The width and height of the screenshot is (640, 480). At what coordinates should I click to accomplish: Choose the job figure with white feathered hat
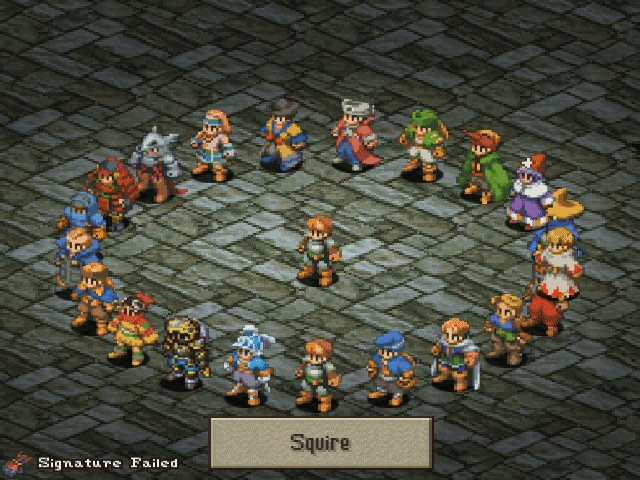(x=245, y=364)
